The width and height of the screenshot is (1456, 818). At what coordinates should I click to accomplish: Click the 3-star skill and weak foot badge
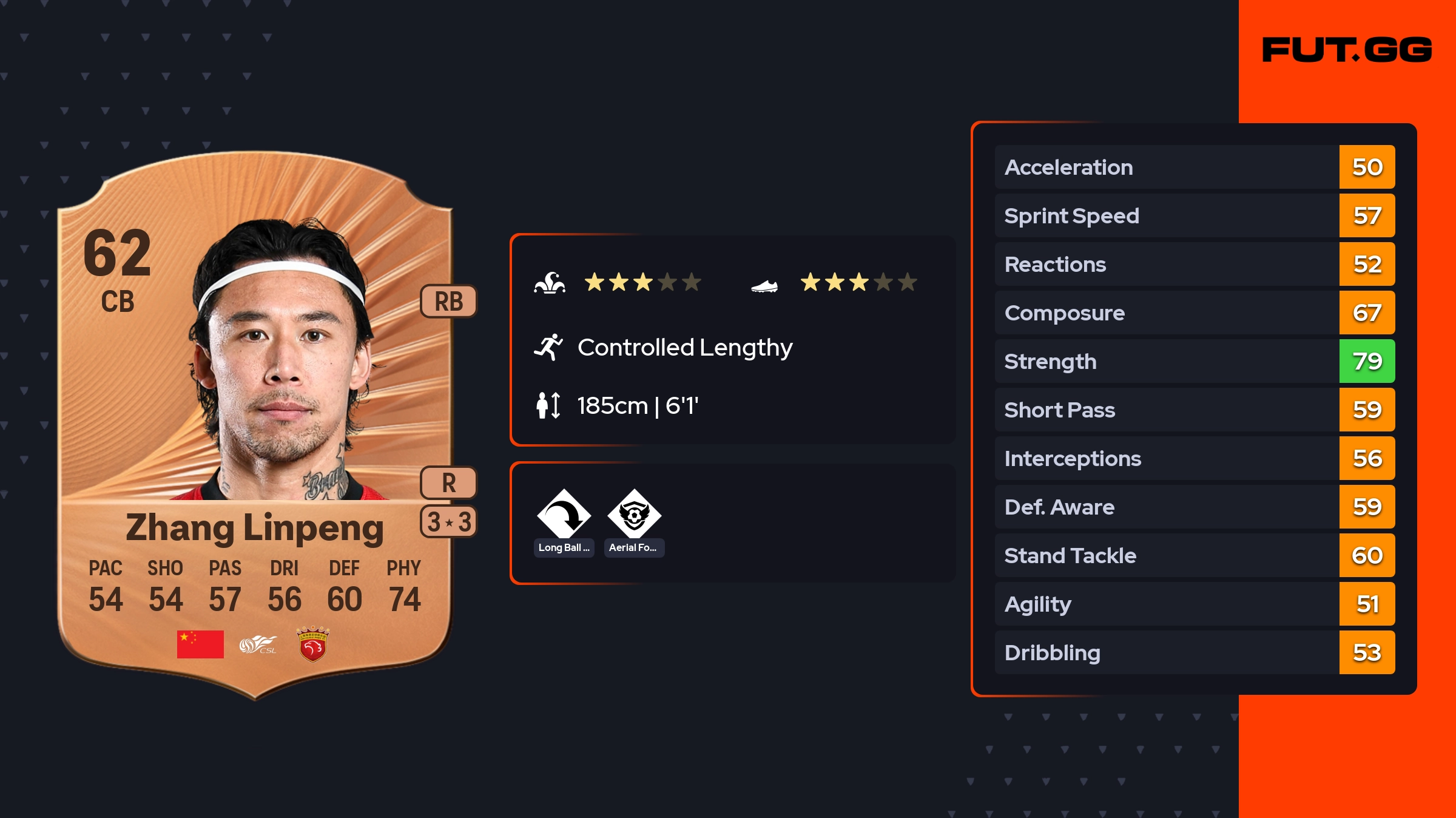point(448,522)
